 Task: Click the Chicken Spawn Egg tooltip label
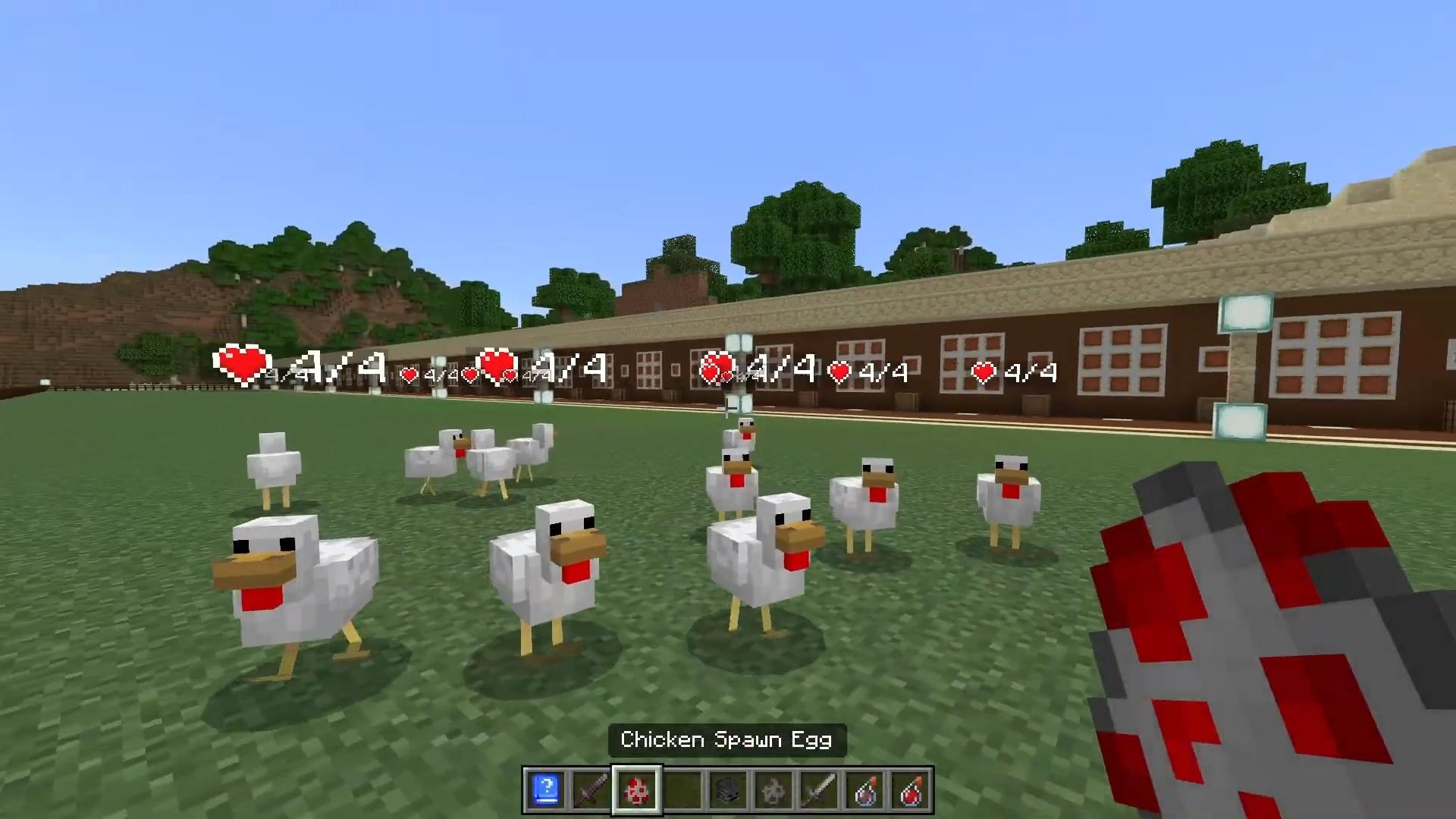[x=727, y=739]
